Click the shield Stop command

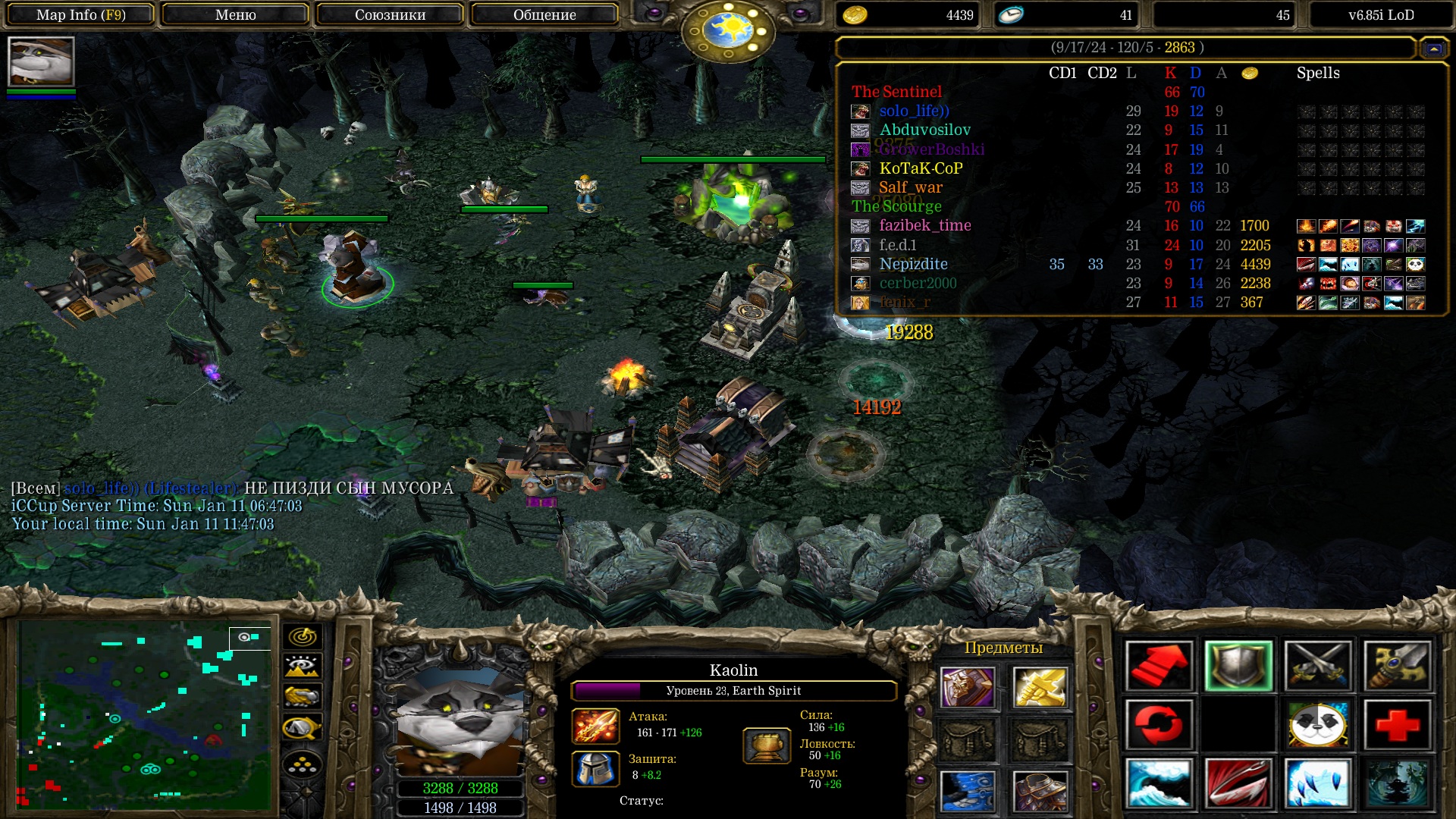pos(1238,666)
